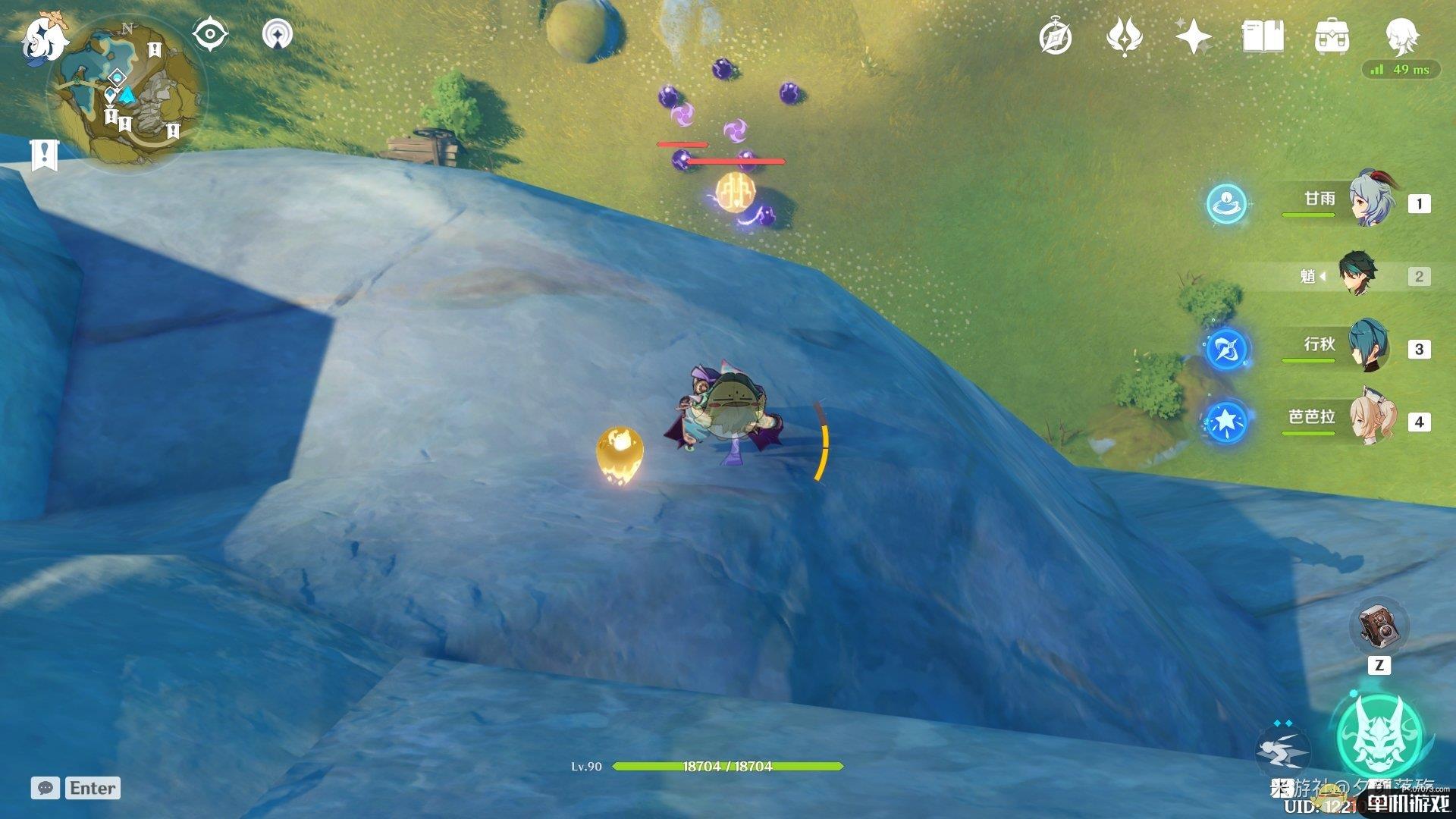This screenshot has width=1456, height=819.
Task: Open the quest navigation beacon icon
Action: (278, 35)
